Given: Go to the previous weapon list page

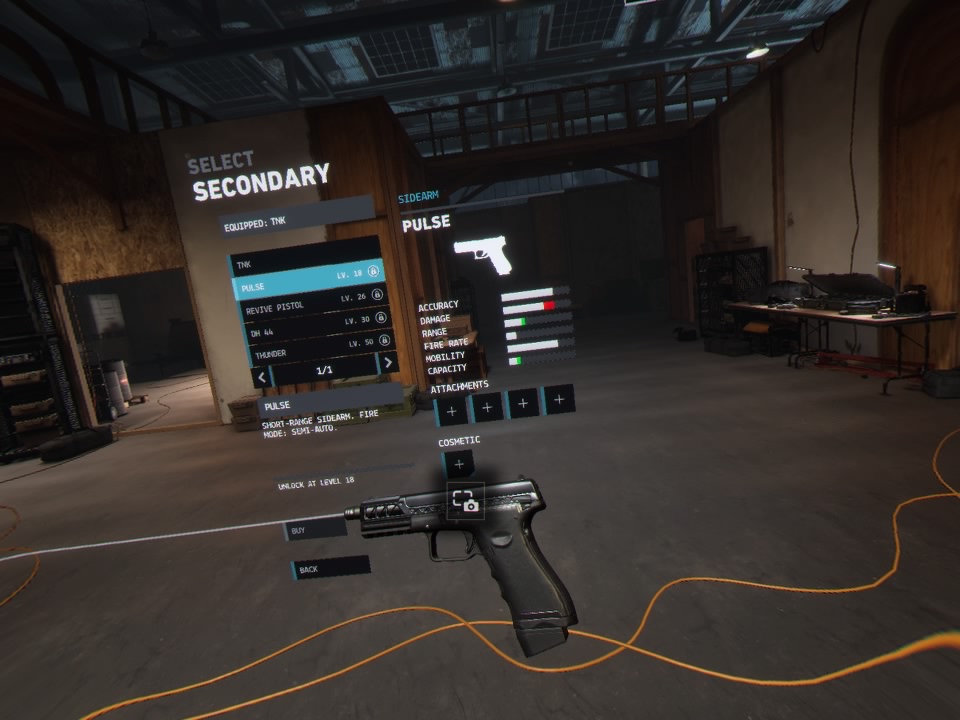Looking at the screenshot, I should [262, 377].
